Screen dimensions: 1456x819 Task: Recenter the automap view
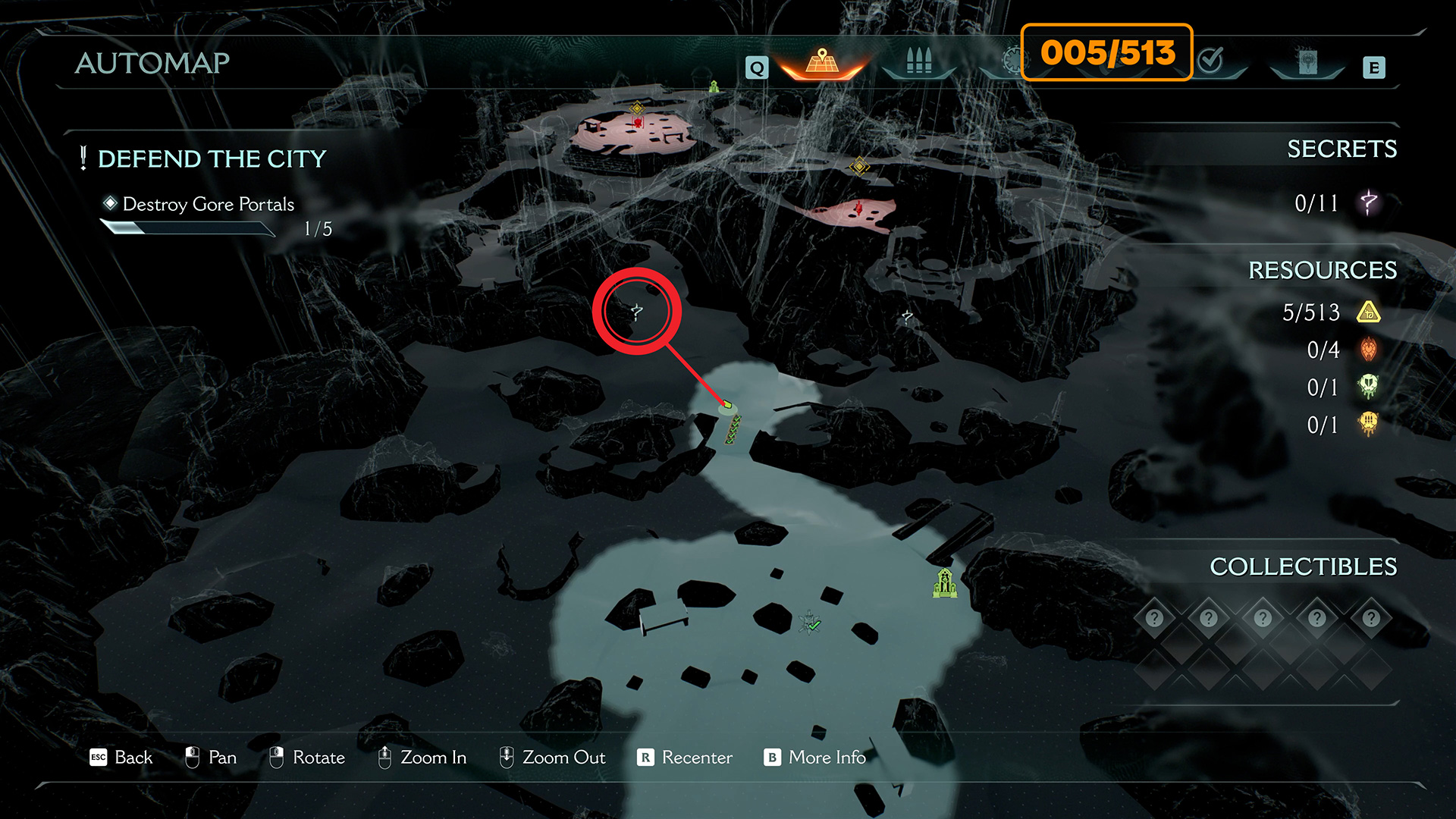tap(686, 758)
